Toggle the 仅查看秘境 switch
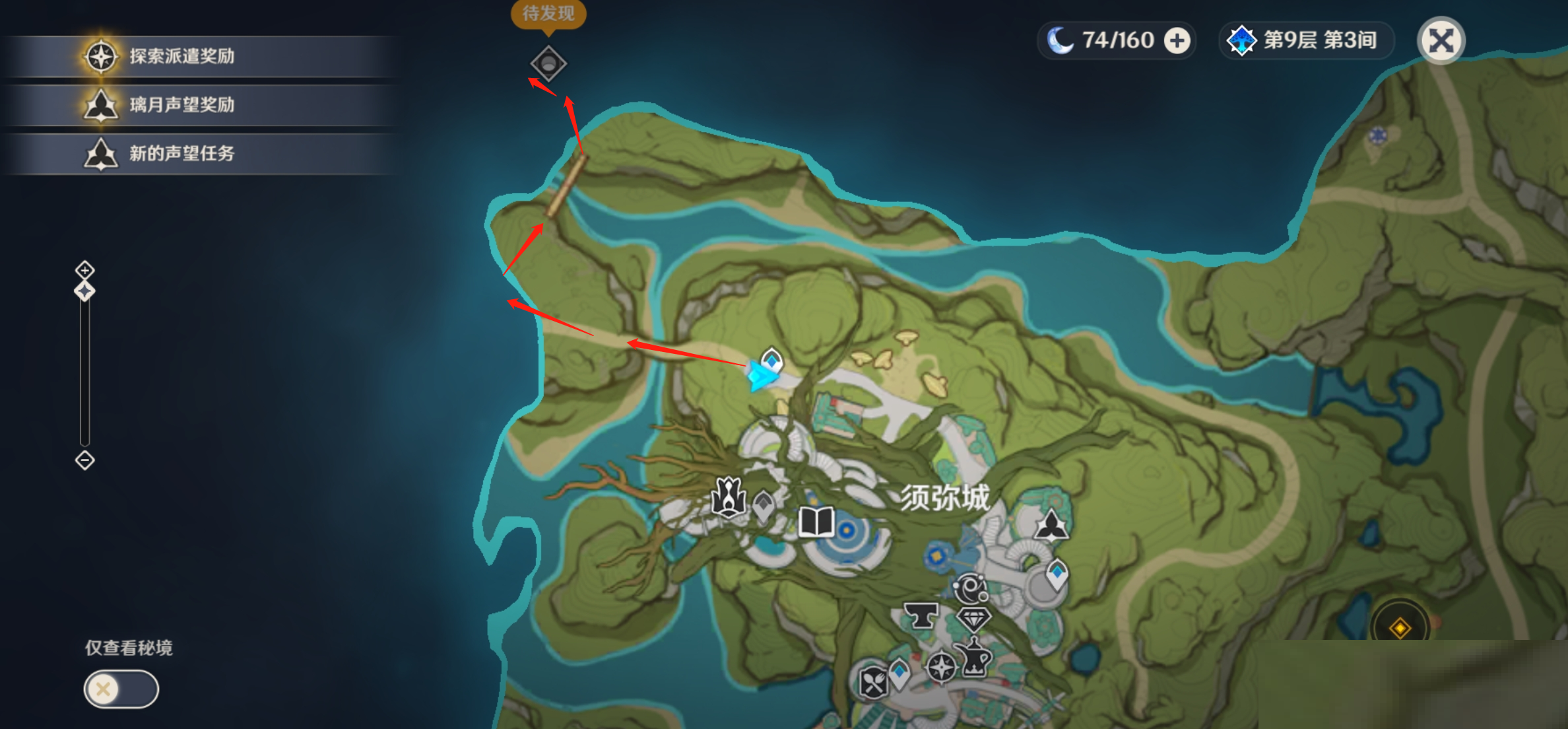 [121, 689]
